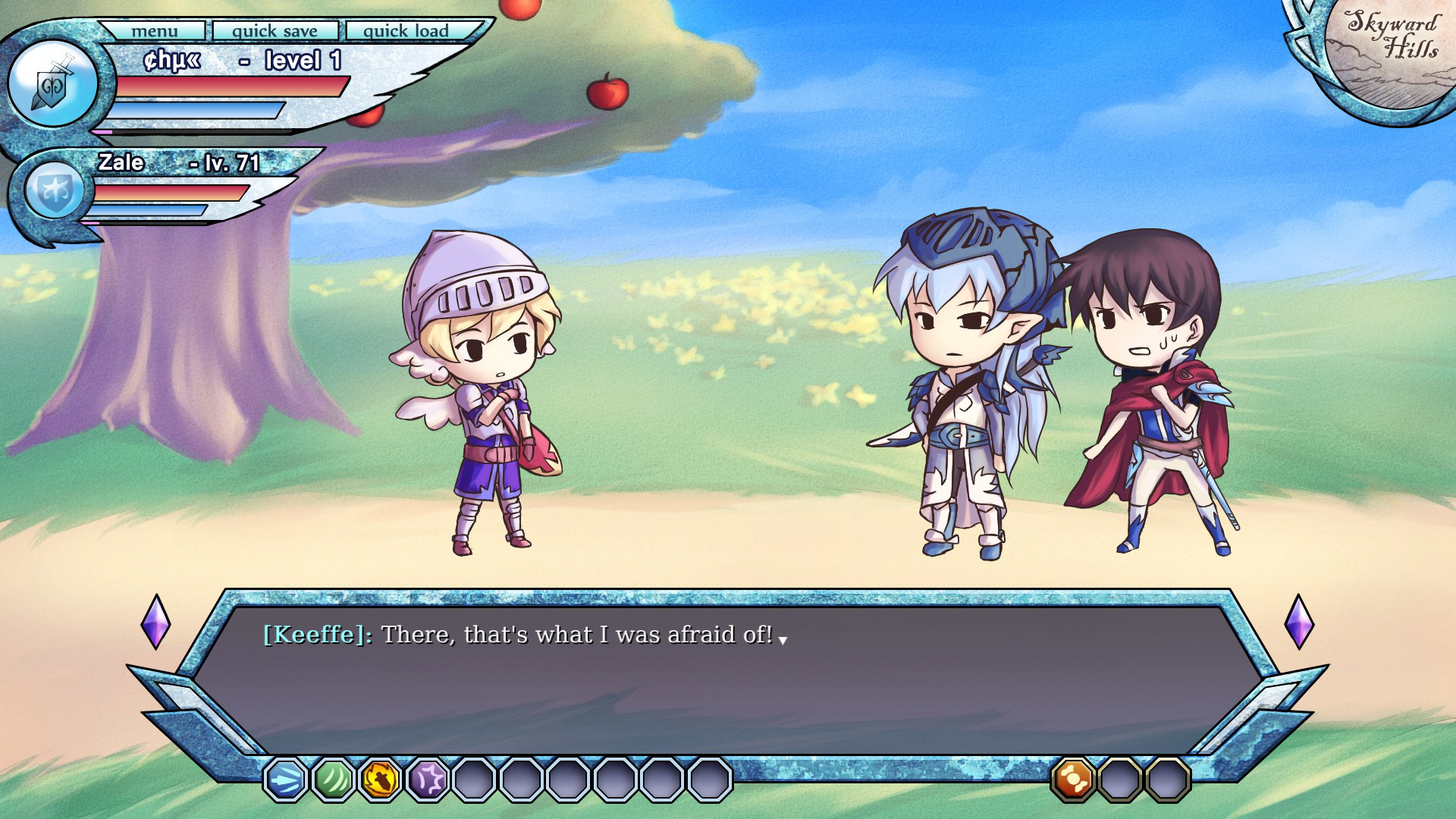
Task: Click the left purple crystal on dialogue box
Action: point(155,622)
